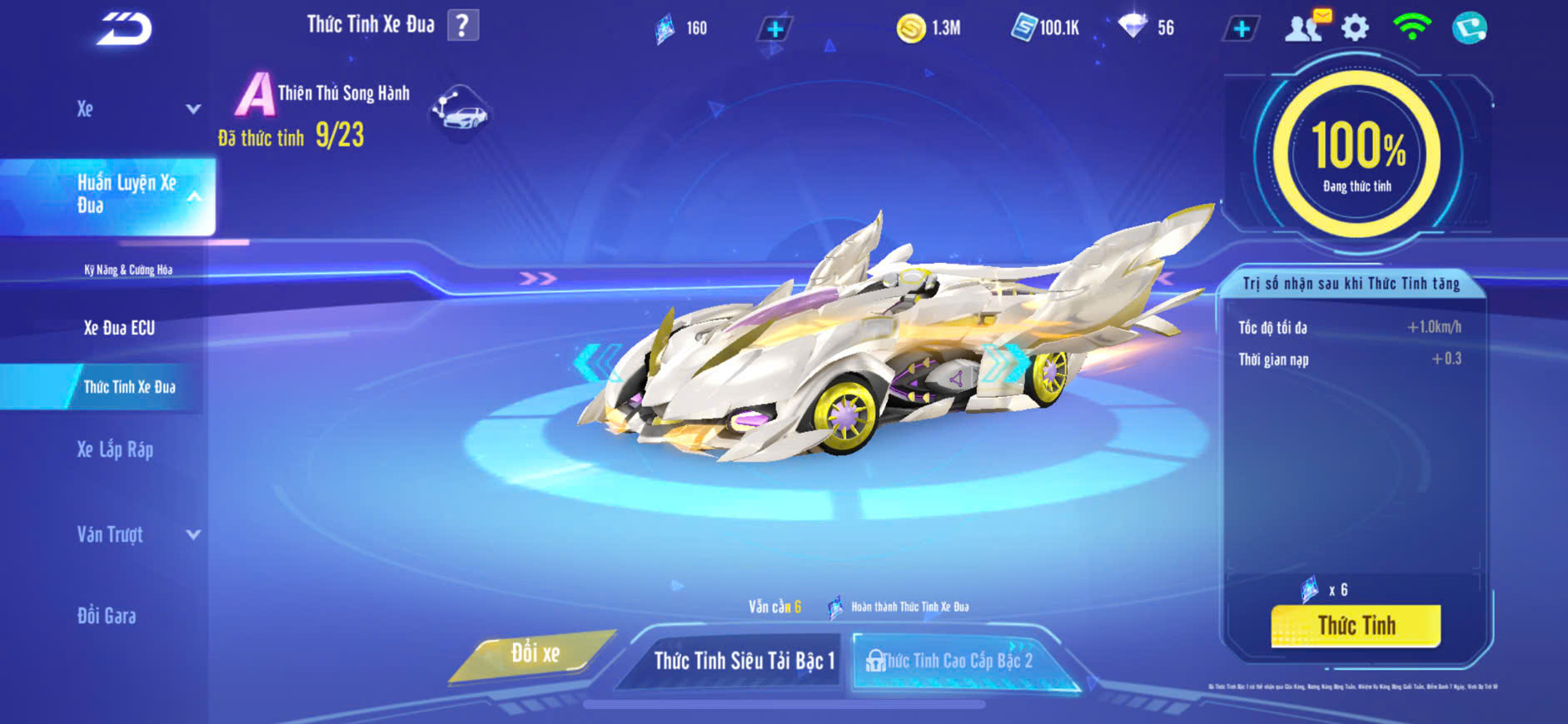Collapse the Huấn Luyện Xe Đua section
The width and height of the screenshot is (1568, 724).
click(x=193, y=196)
